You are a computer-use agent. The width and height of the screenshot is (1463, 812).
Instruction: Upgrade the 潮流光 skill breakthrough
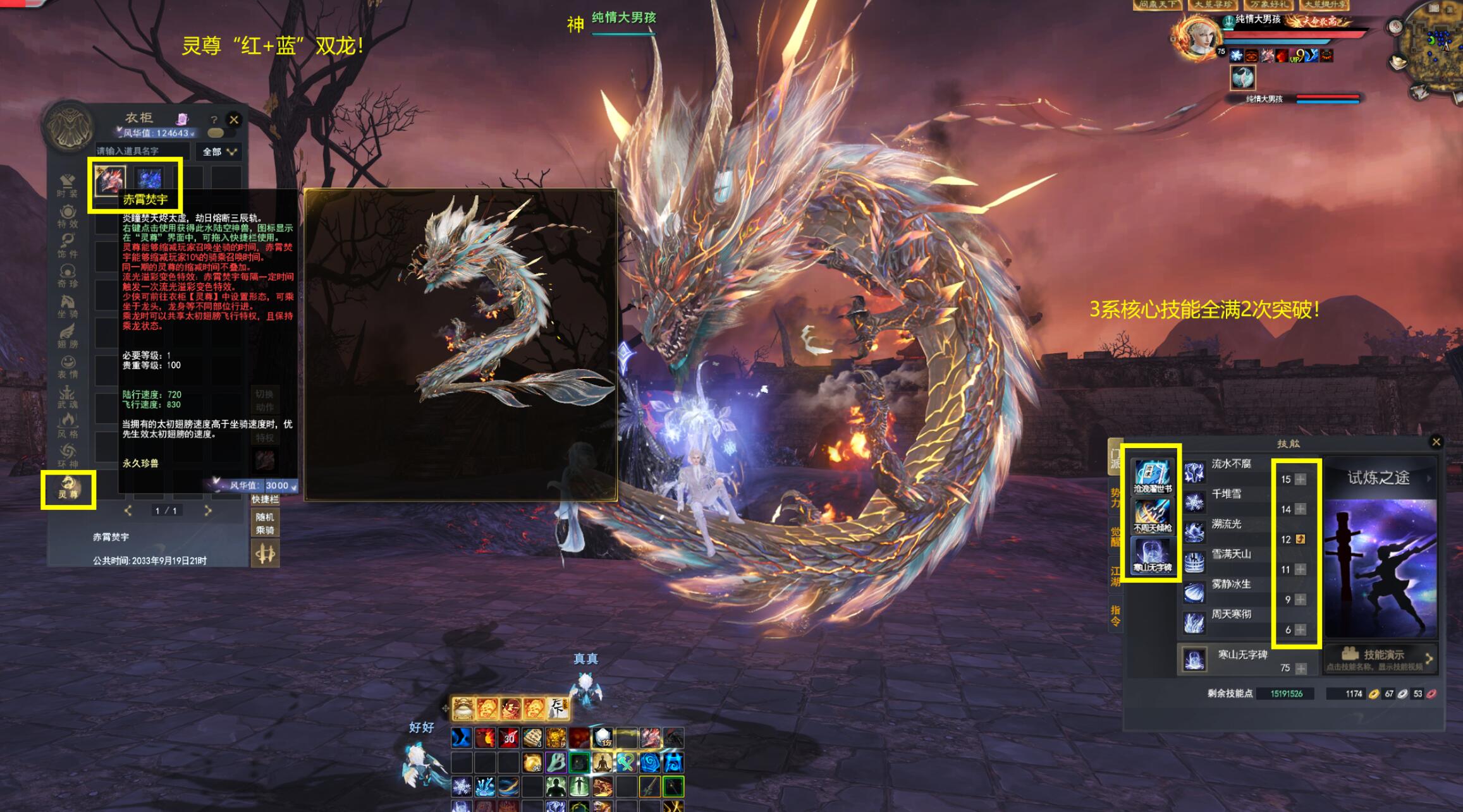click(1301, 540)
